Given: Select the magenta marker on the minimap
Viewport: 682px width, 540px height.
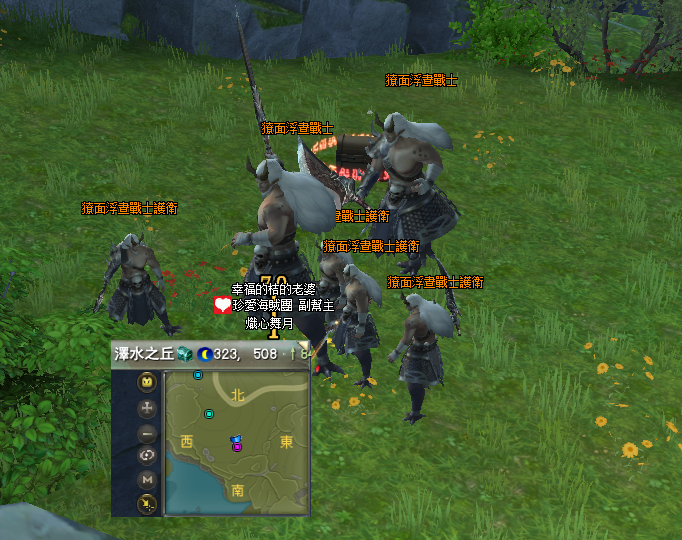Looking at the screenshot, I should [x=237, y=447].
